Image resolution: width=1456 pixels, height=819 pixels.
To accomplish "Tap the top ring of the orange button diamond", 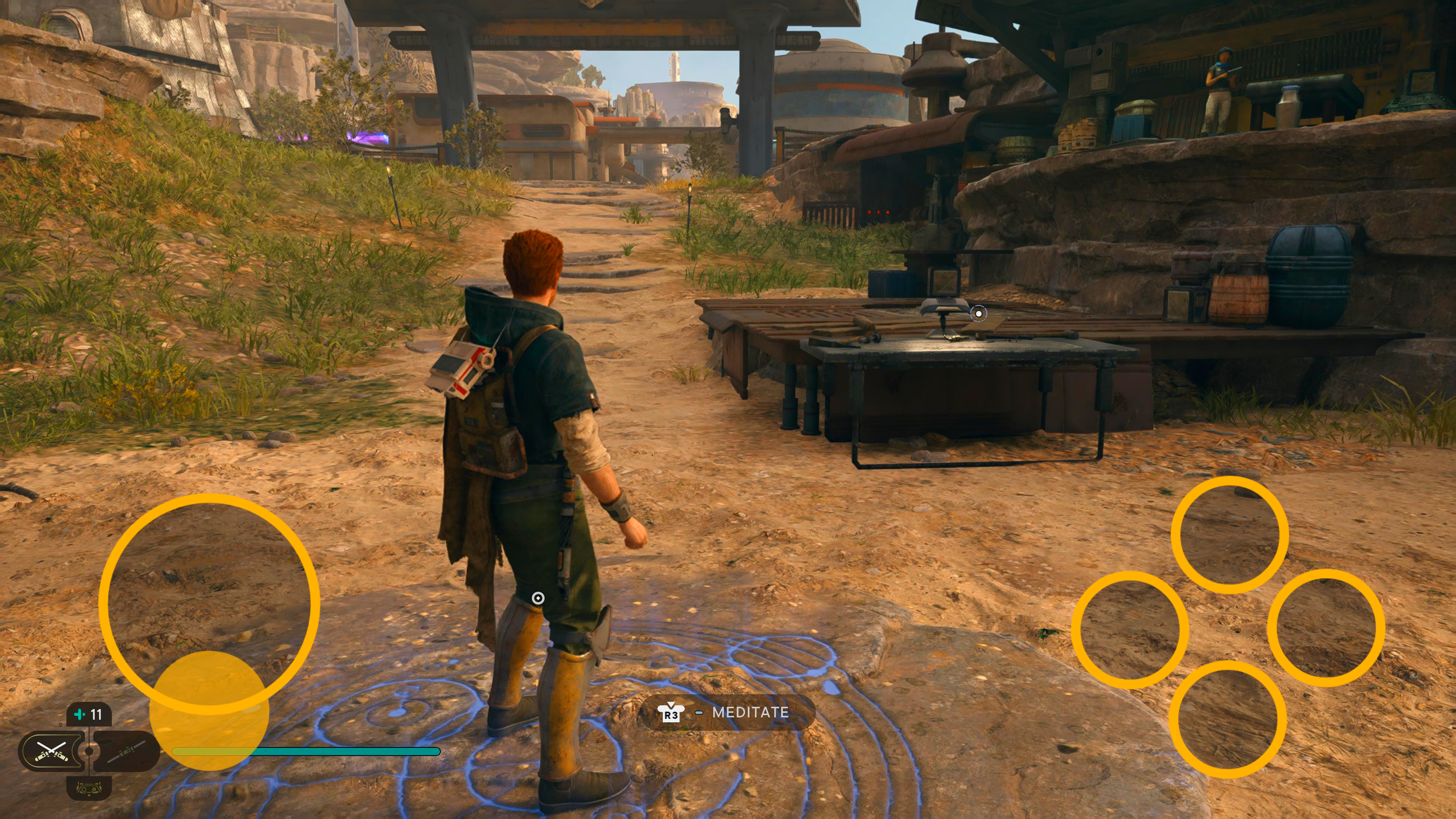I will coord(1229,535).
